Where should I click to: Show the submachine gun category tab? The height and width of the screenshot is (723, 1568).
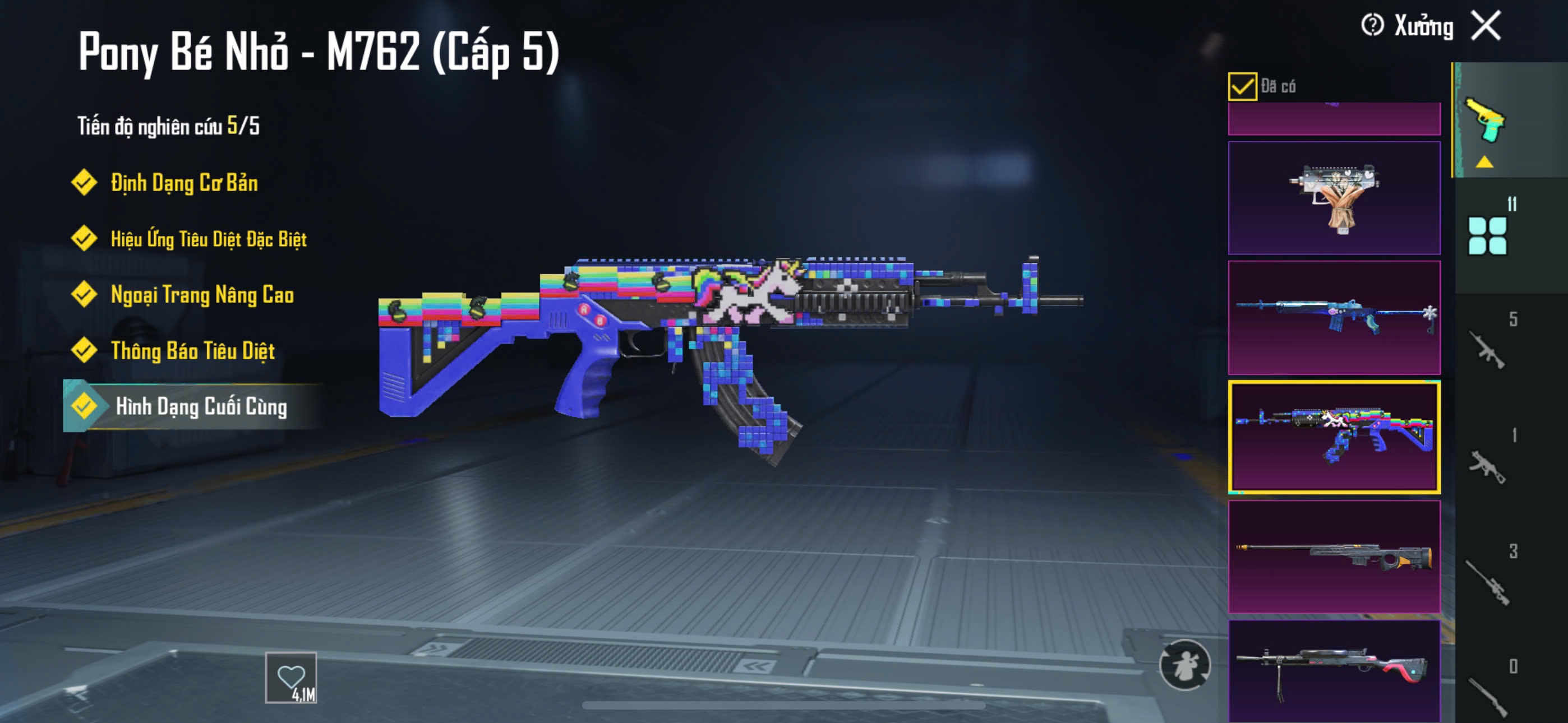click(x=1487, y=465)
